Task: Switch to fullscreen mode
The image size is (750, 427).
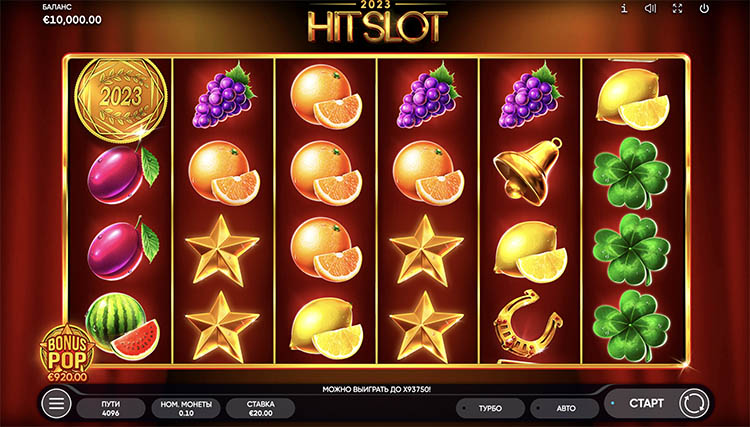Action: coord(678,9)
